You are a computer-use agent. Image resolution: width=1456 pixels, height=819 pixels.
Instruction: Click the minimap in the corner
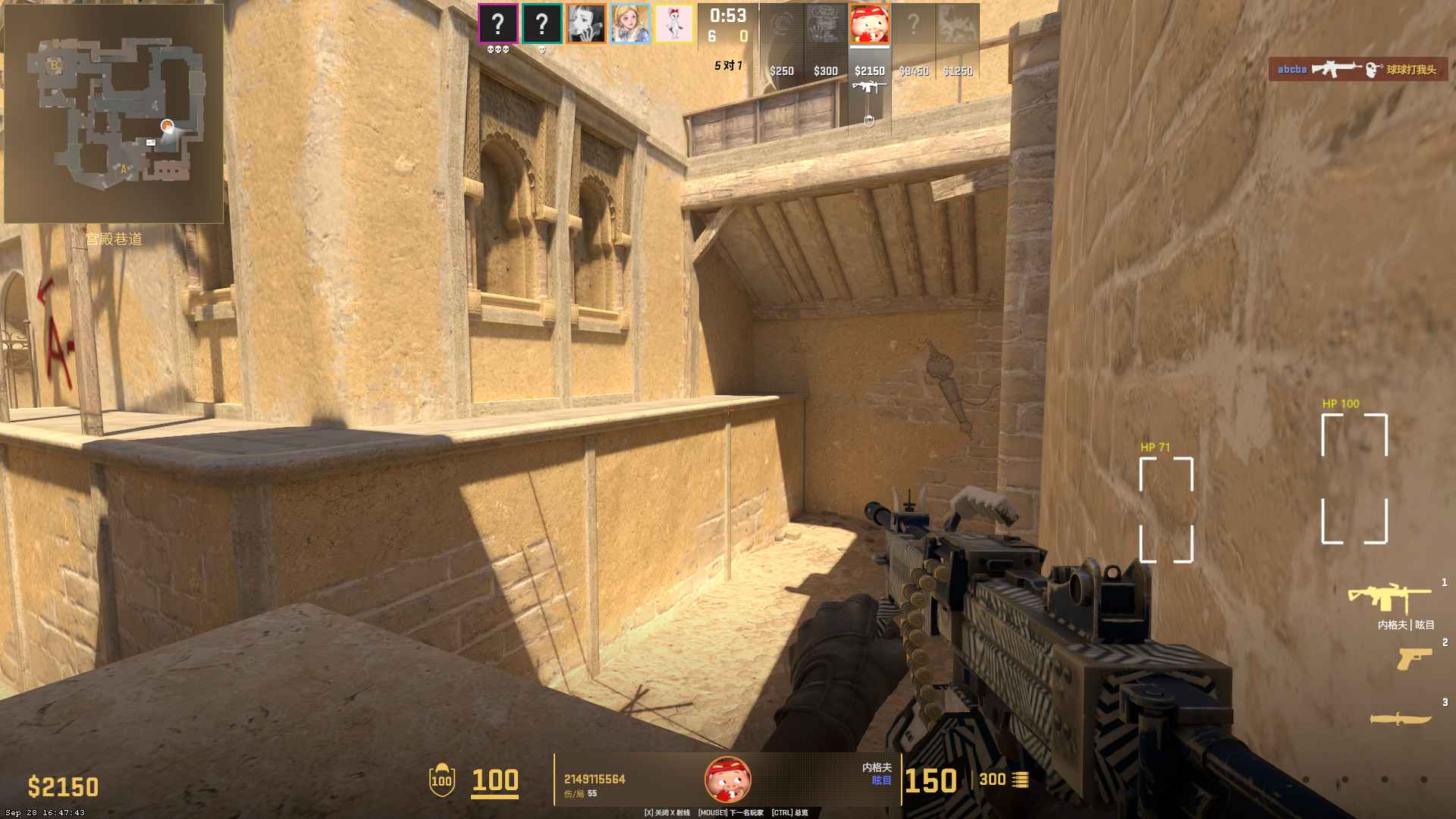[x=114, y=114]
